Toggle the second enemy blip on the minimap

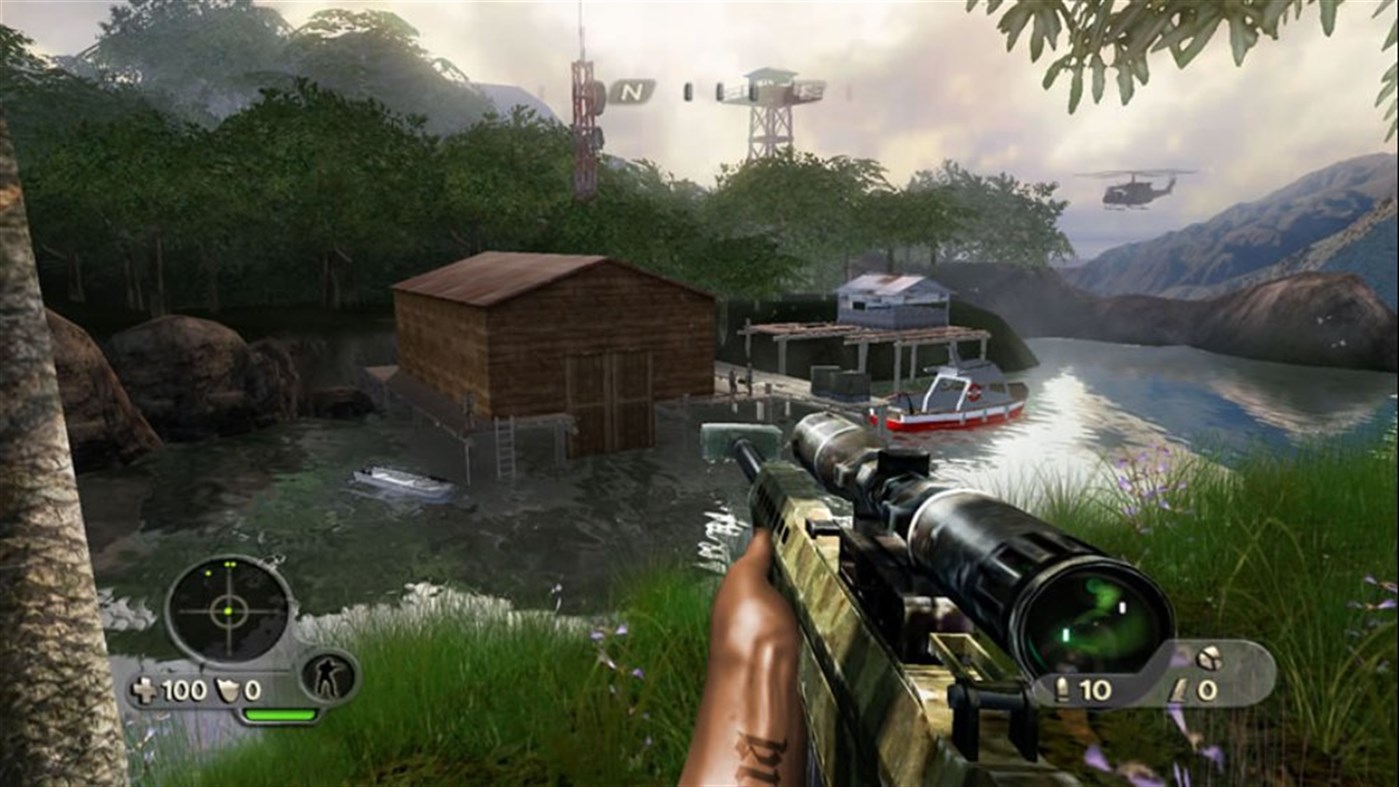(x=207, y=573)
